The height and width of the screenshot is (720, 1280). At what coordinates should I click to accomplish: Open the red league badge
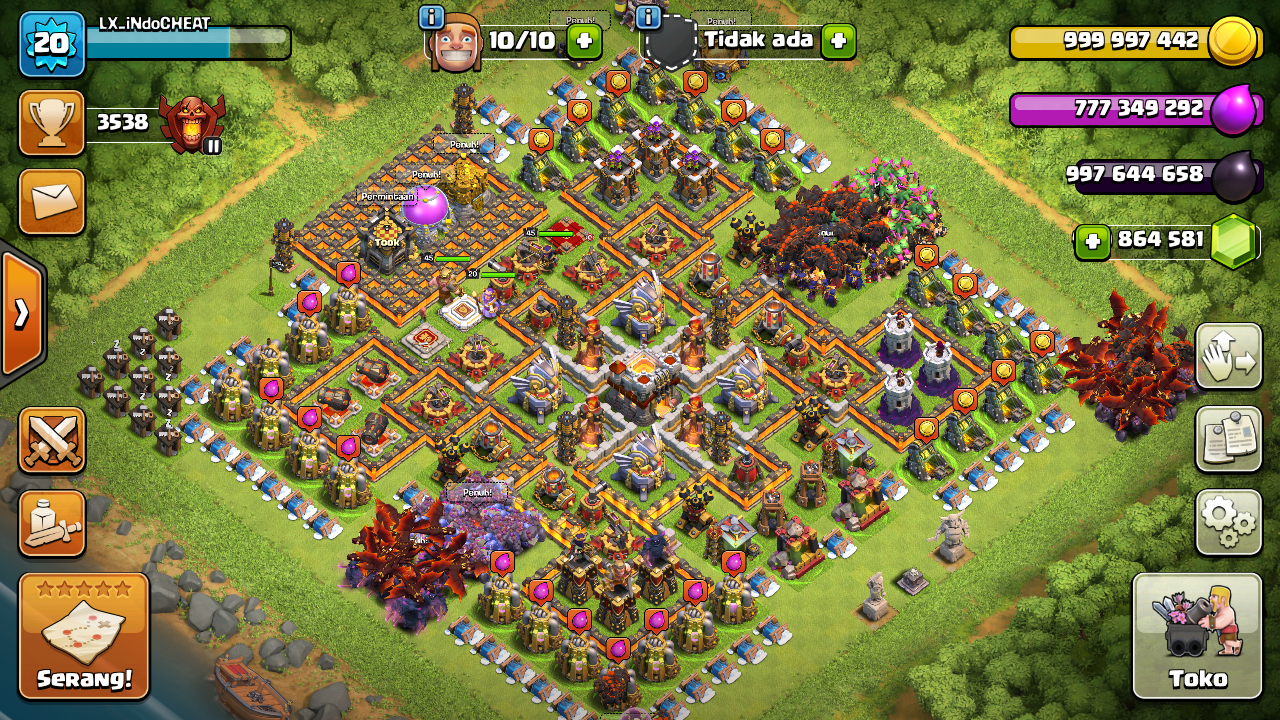point(192,124)
